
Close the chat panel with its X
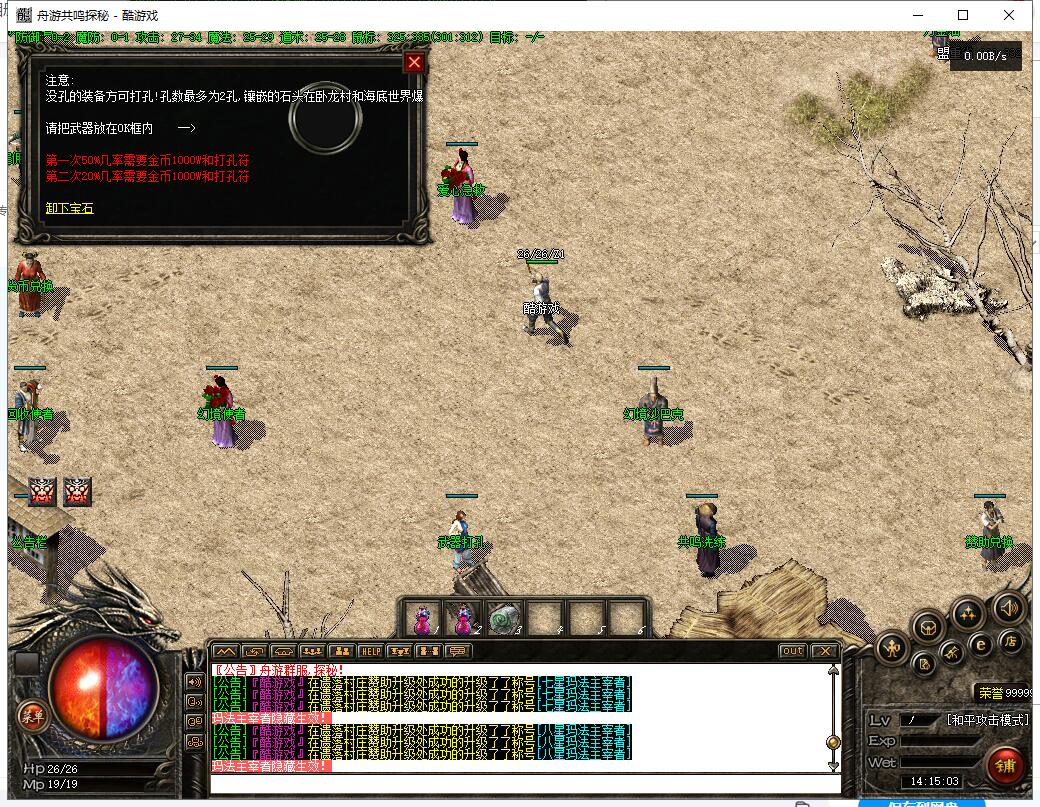[x=823, y=651]
